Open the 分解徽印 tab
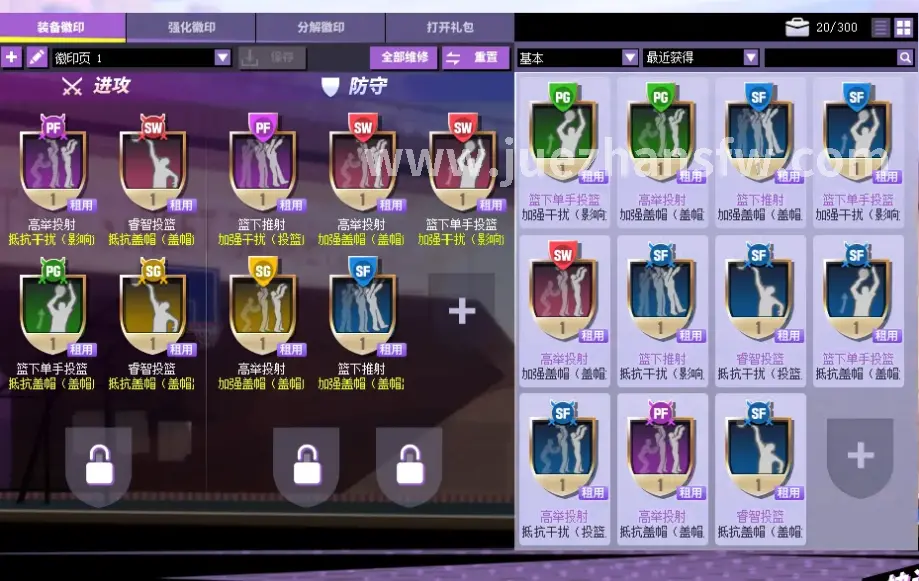Screen dimensions: 919x581 point(320,28)
